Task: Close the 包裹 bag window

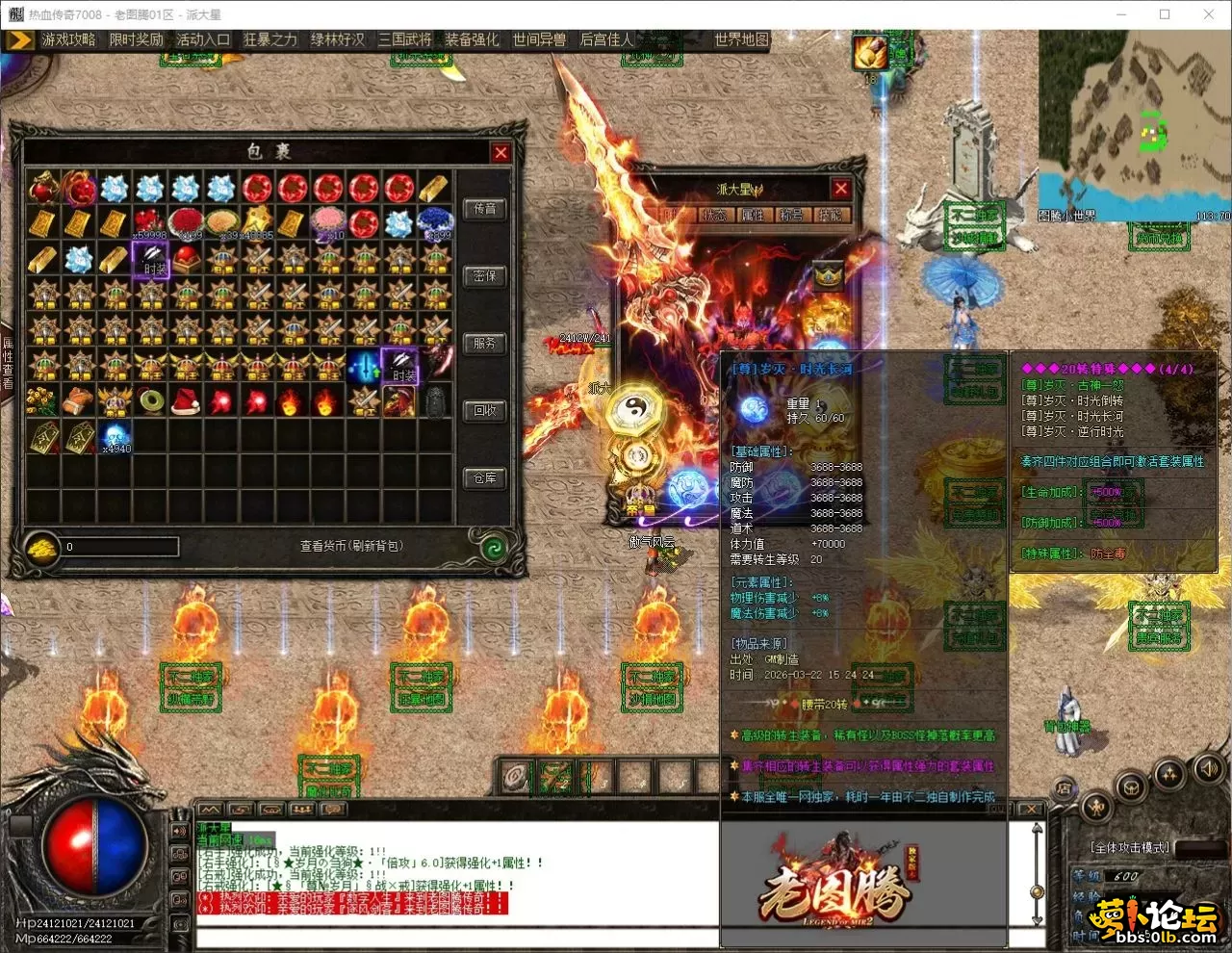Action: (500, 152)
